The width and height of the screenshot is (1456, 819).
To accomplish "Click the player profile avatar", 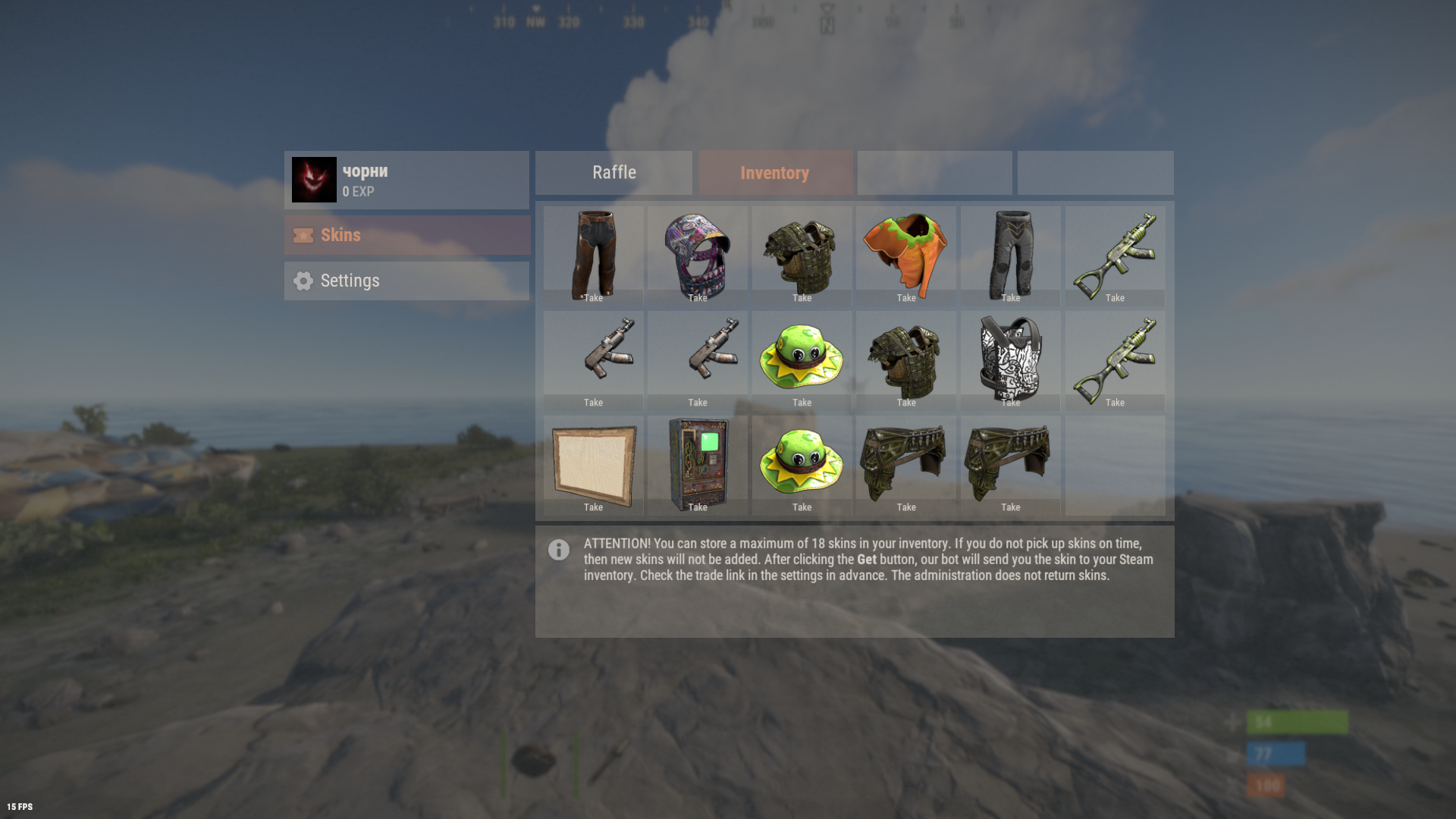I will coord(314,180).
